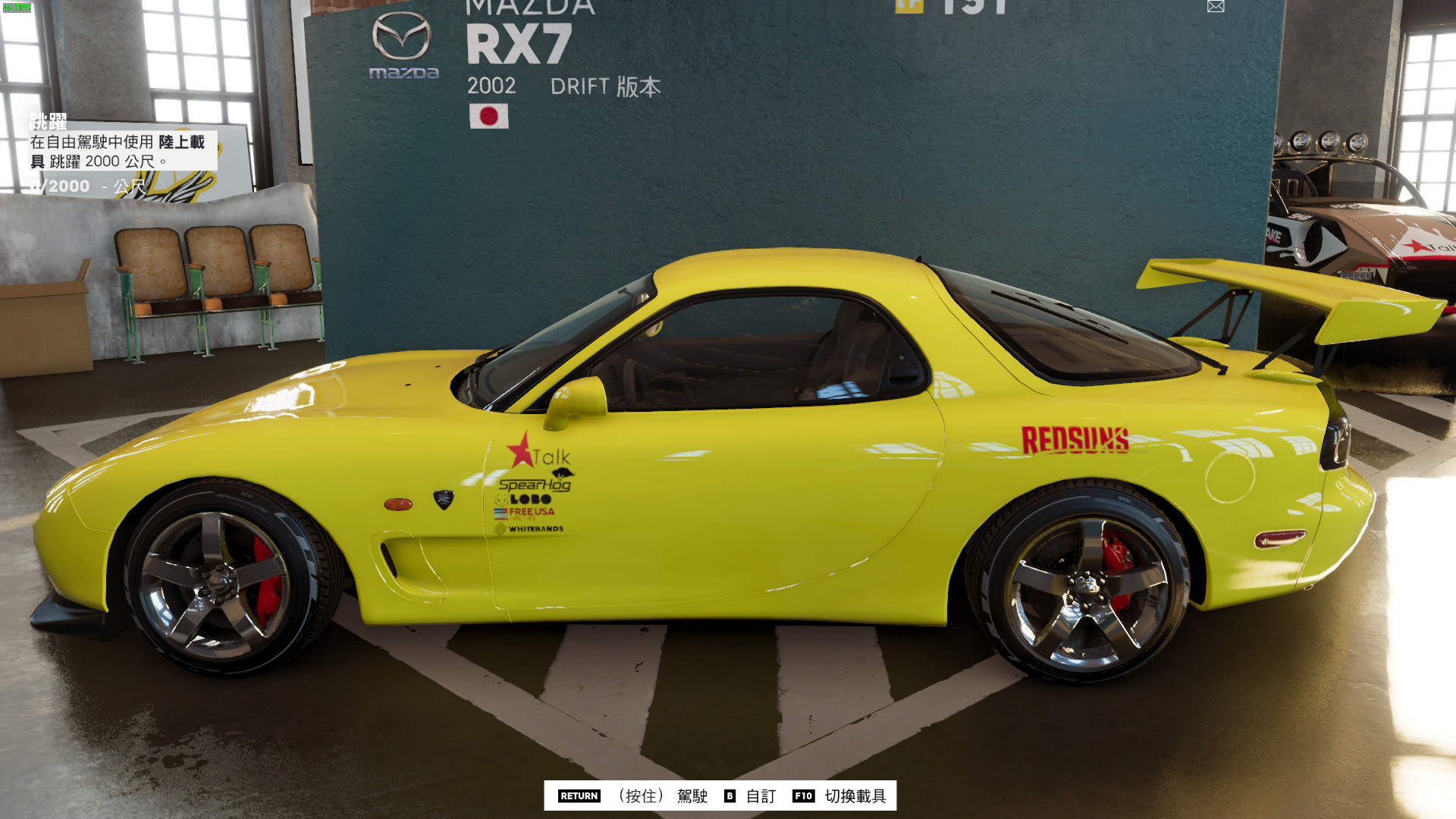Click the 駕駛 drive label

coord(693,797)
